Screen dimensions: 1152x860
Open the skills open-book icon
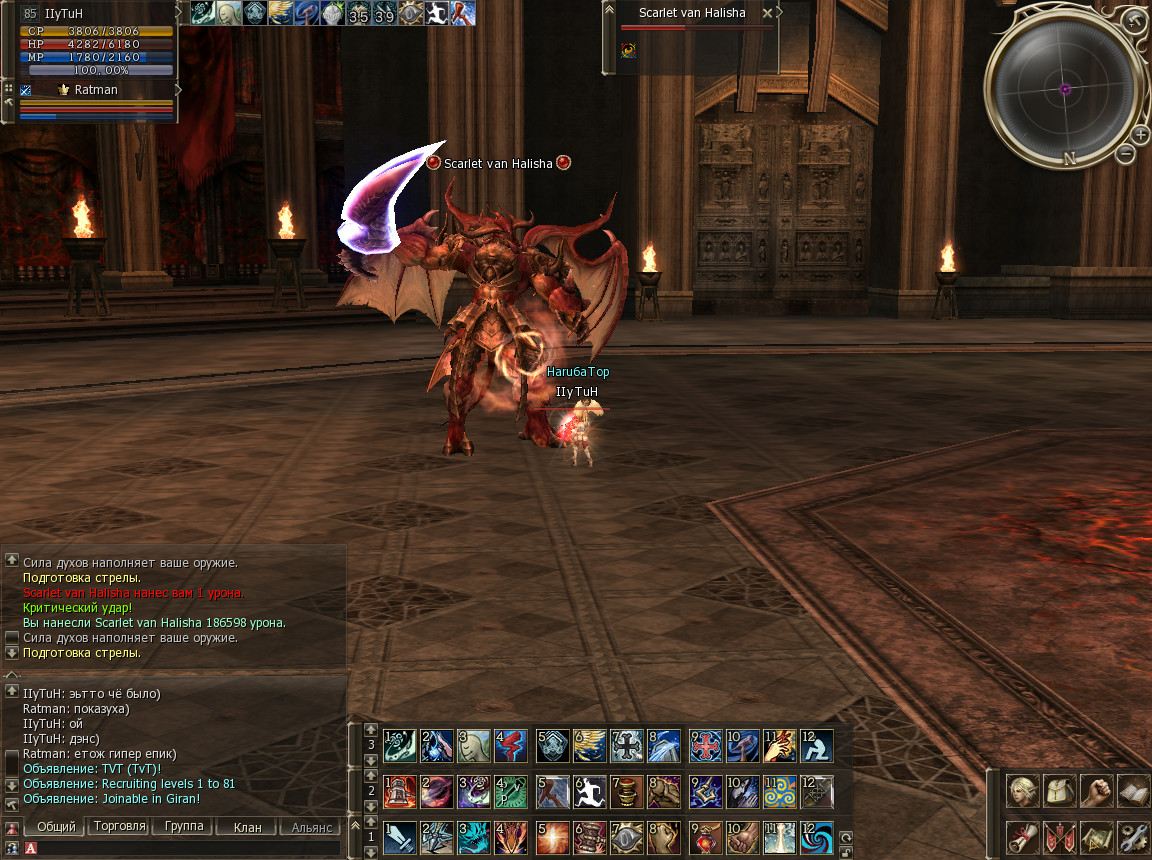(x=1134, y=790)
